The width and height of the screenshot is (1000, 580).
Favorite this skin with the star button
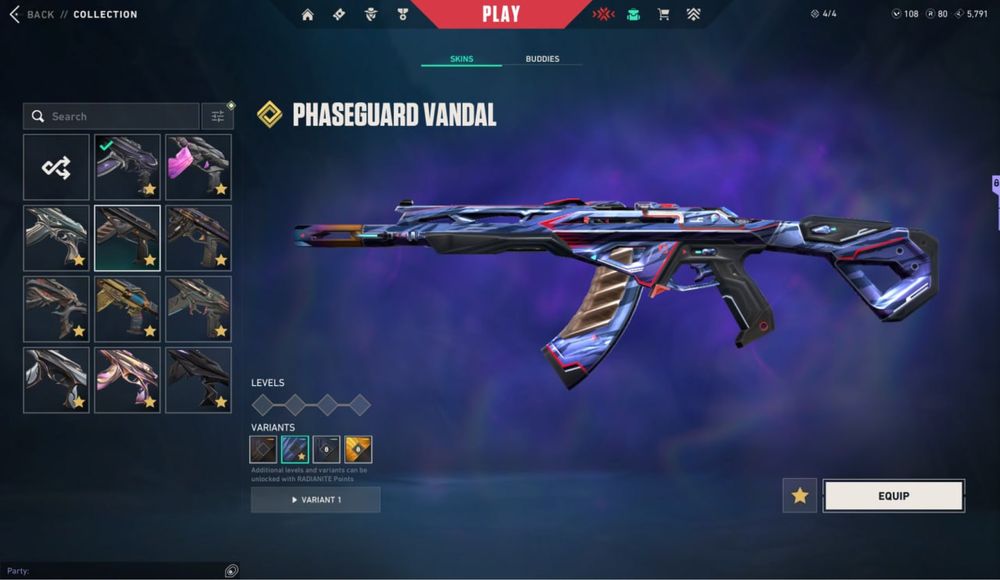coord(799,495)
